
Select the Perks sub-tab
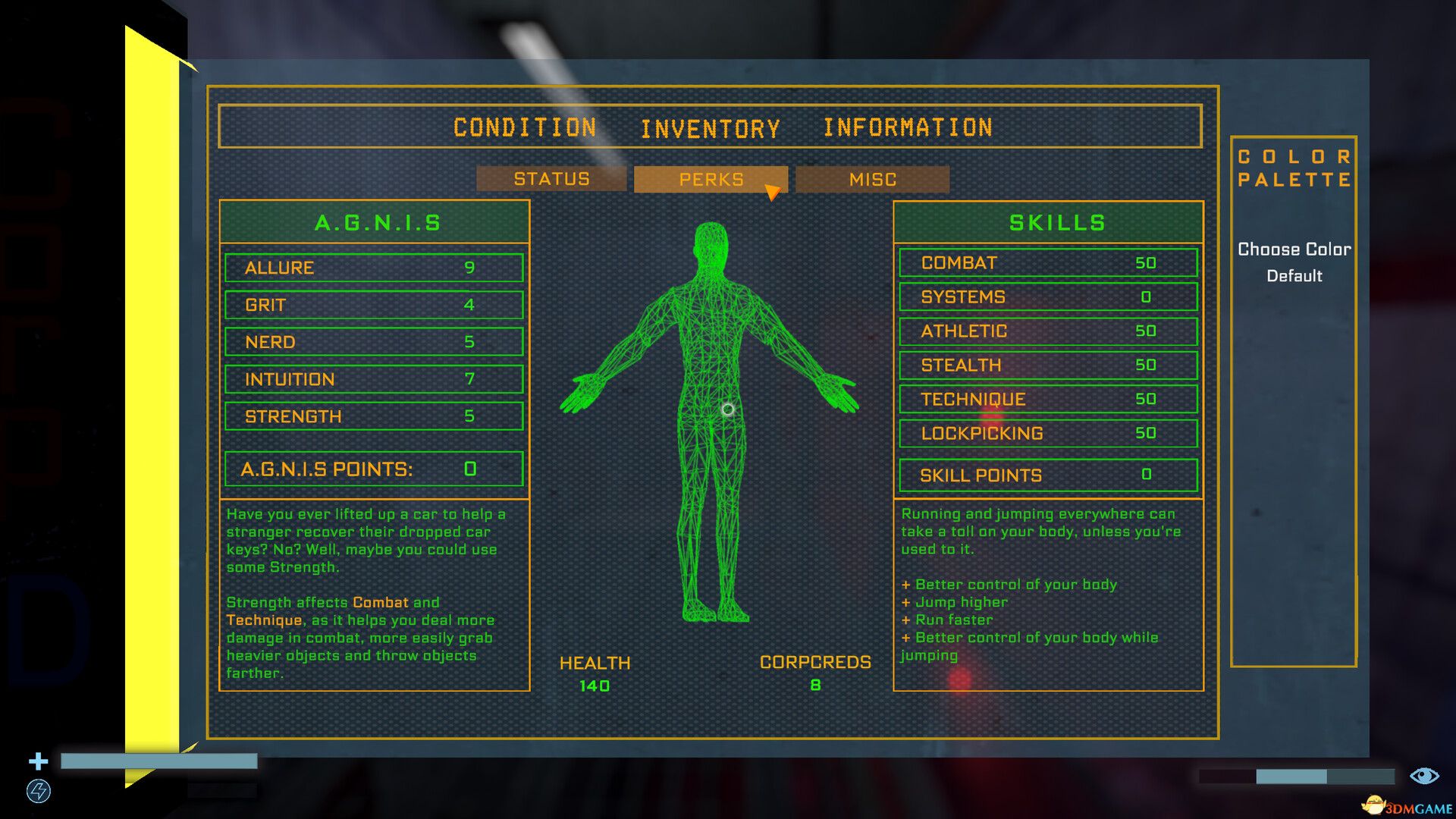click(711, 180)
